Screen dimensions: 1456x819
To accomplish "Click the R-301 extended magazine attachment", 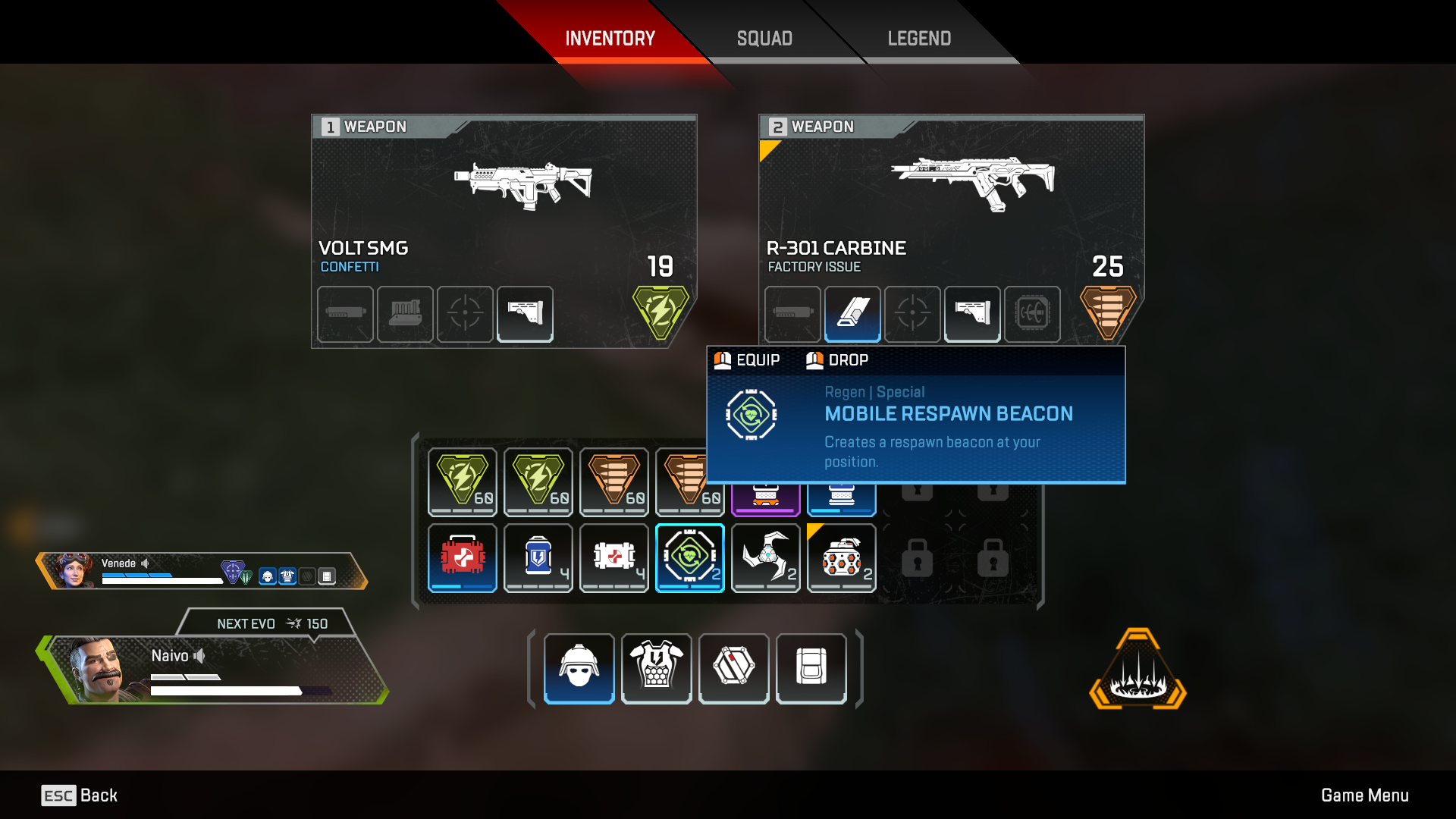I will (x=852, y=314).
